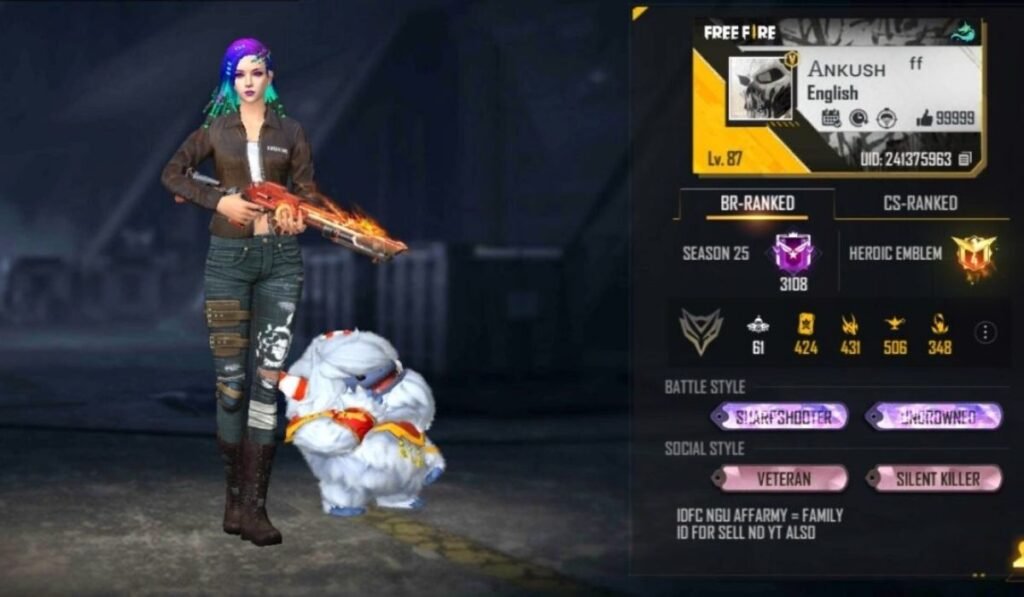Click the teal icon on the banner corner
This screenshot has height=597, width=1024.
pyautogui.click(x=964, y=32)
